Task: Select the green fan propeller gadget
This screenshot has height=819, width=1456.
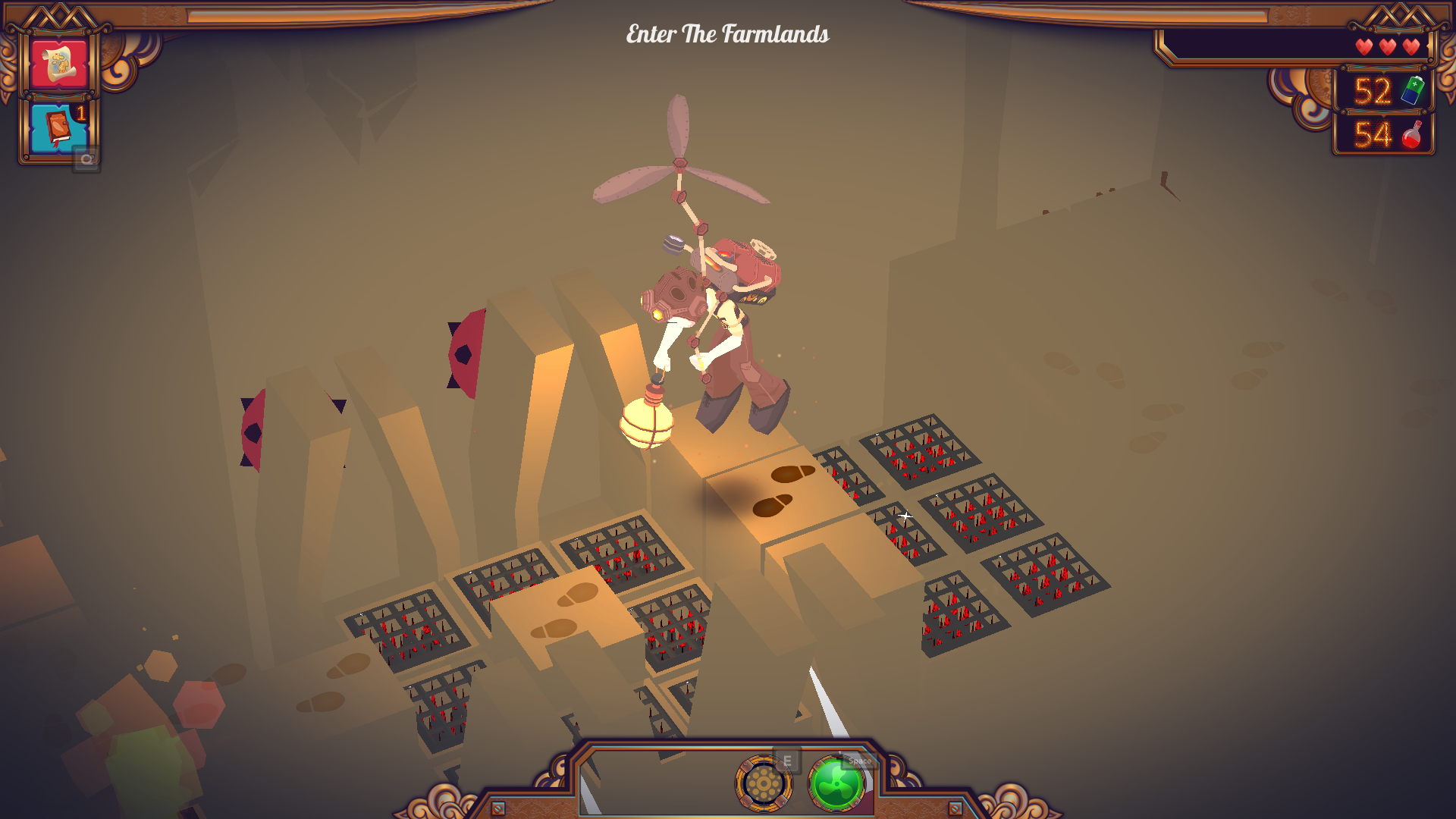Action: click(x=838, y=784)
